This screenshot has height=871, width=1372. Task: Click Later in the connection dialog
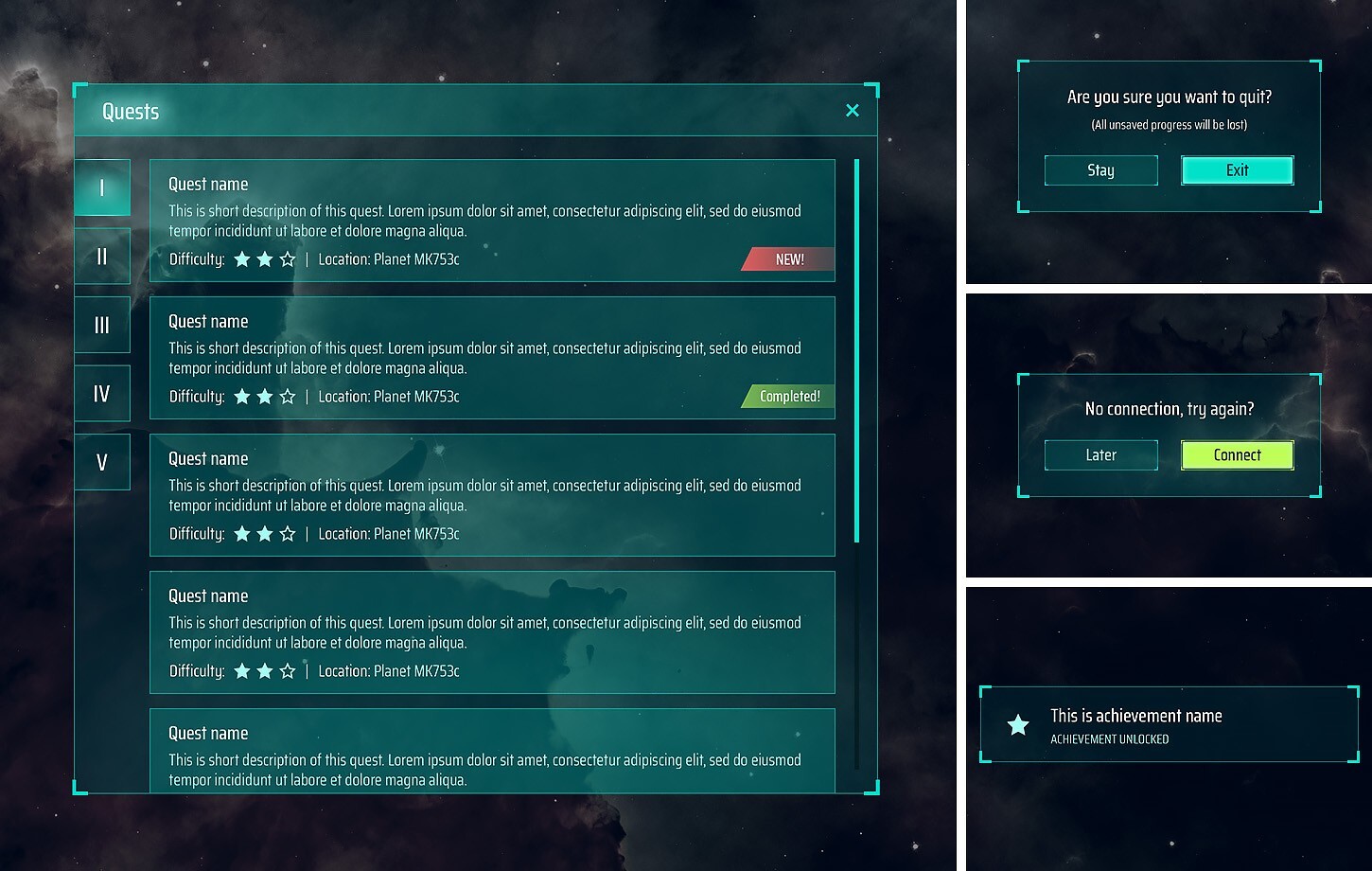[x=1100, y=455]
